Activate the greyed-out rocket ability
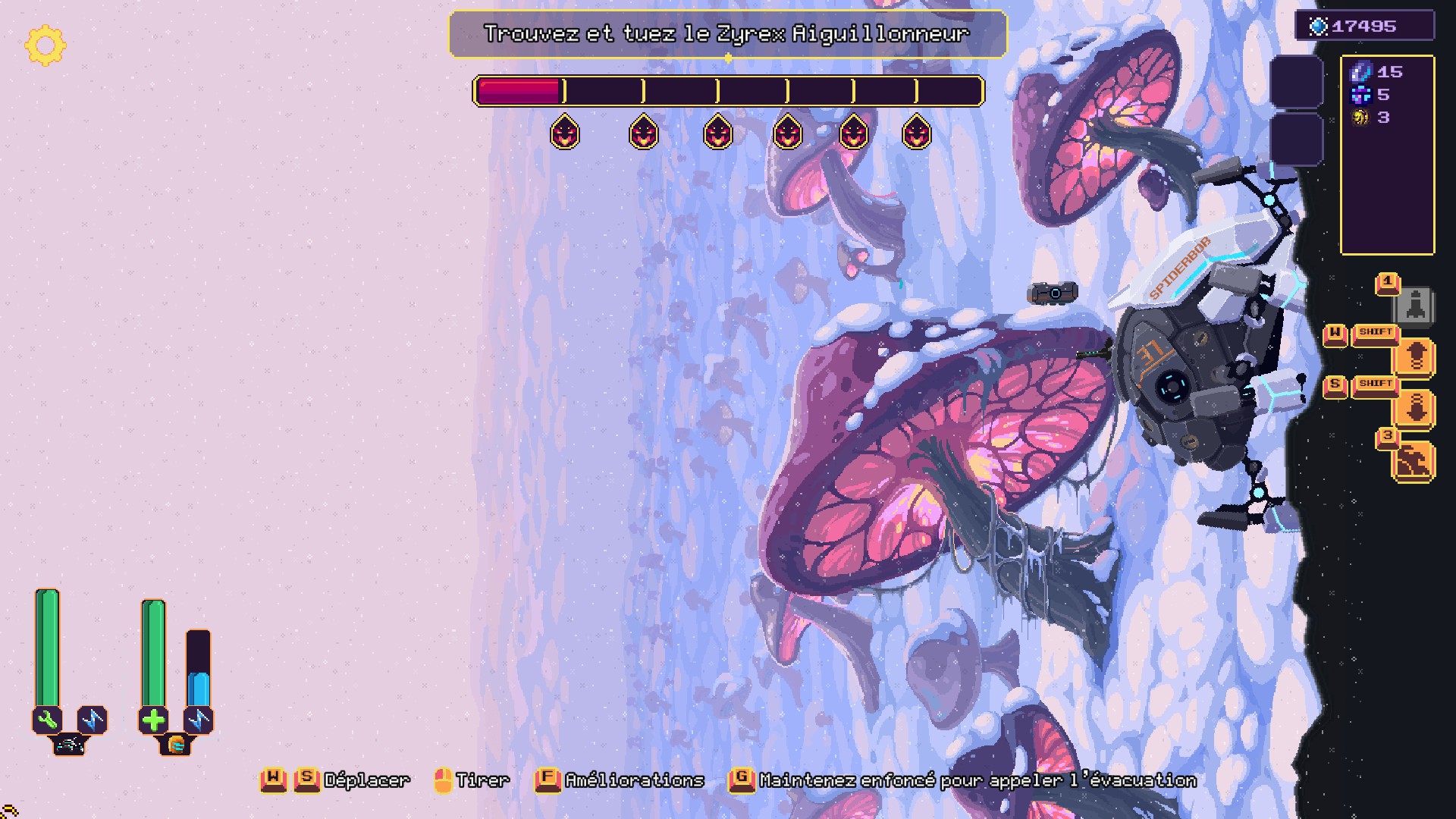The height and width of the screenshot is (819, 1456). 1414,306
